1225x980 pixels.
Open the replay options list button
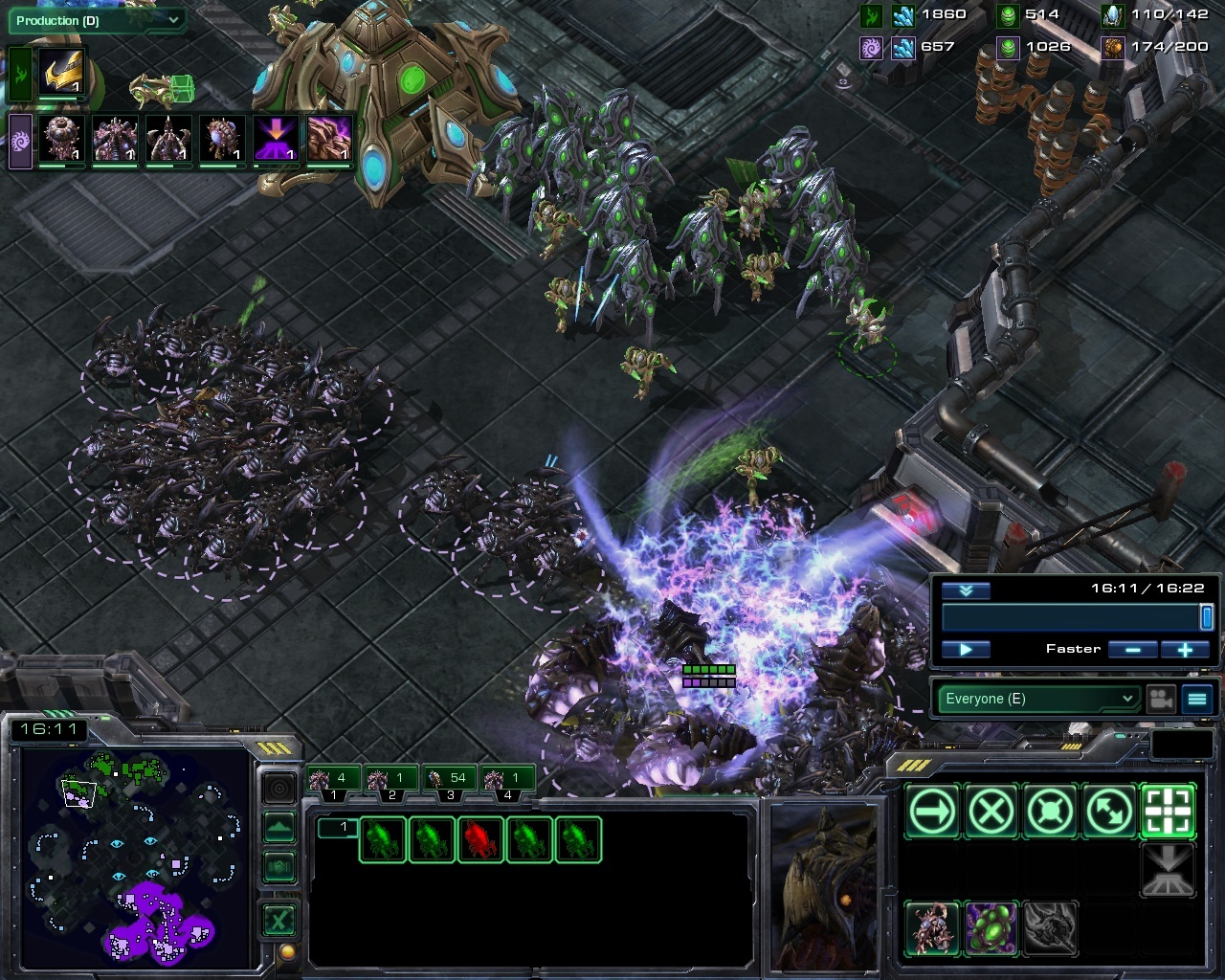click(1197, 699)
